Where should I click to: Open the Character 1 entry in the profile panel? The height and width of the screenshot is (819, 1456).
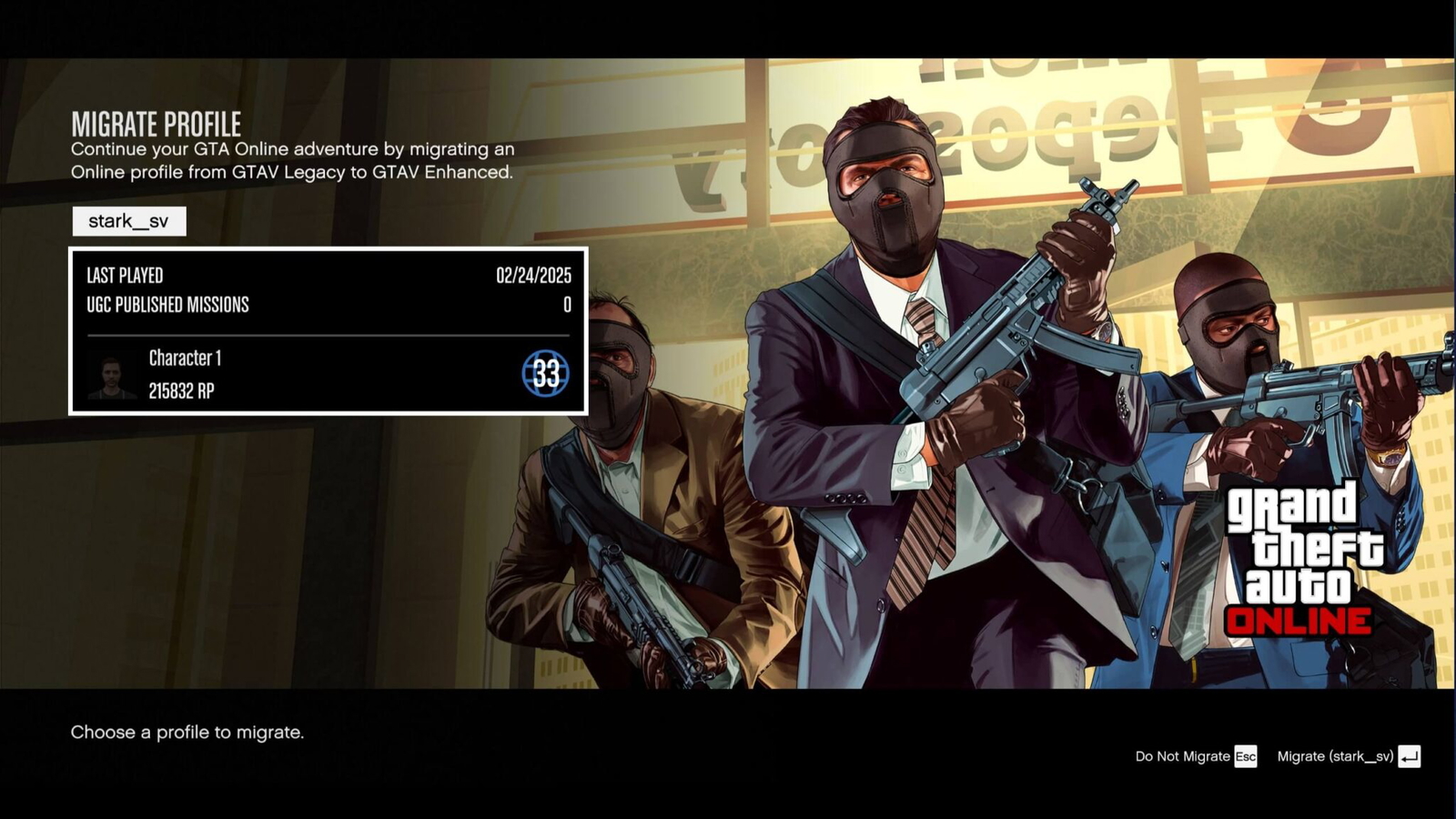coord(187,359)
